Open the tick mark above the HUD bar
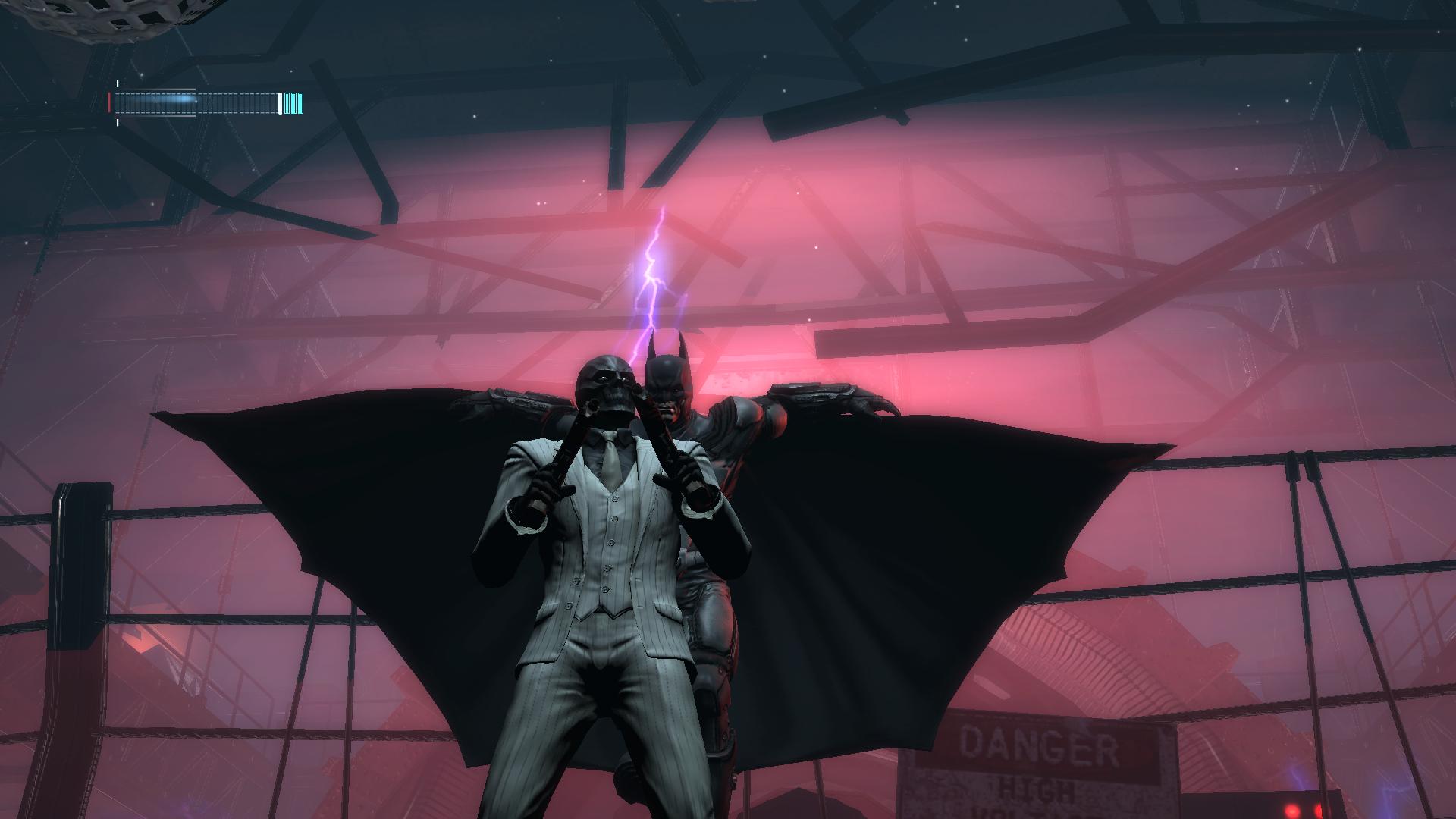Screen dimensions: 1456x819 click(118, 83)
